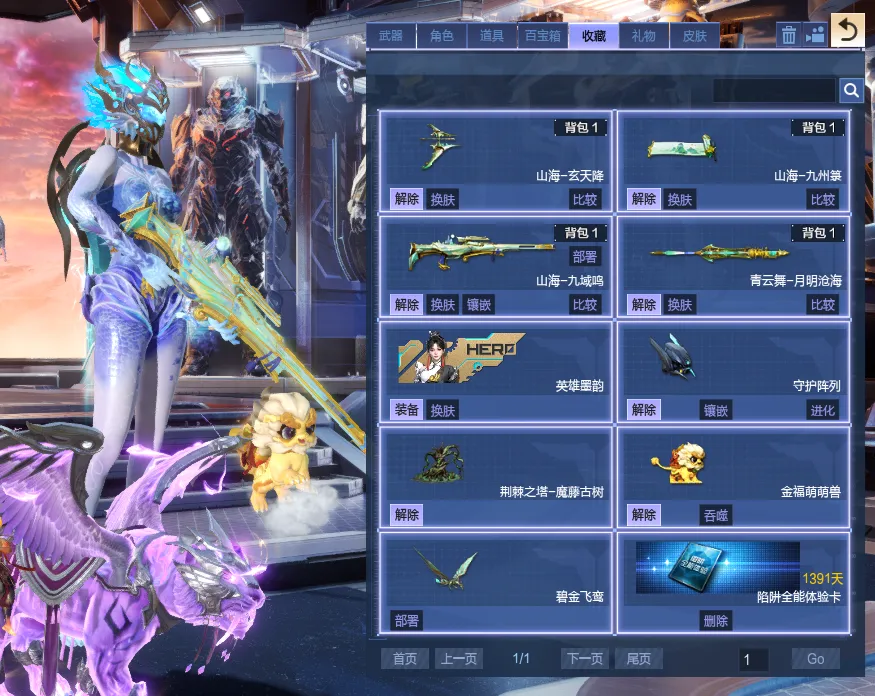Open the 皮肤 tab
Viewport: 875px width, 696px height.
click(x=694, y=36)
